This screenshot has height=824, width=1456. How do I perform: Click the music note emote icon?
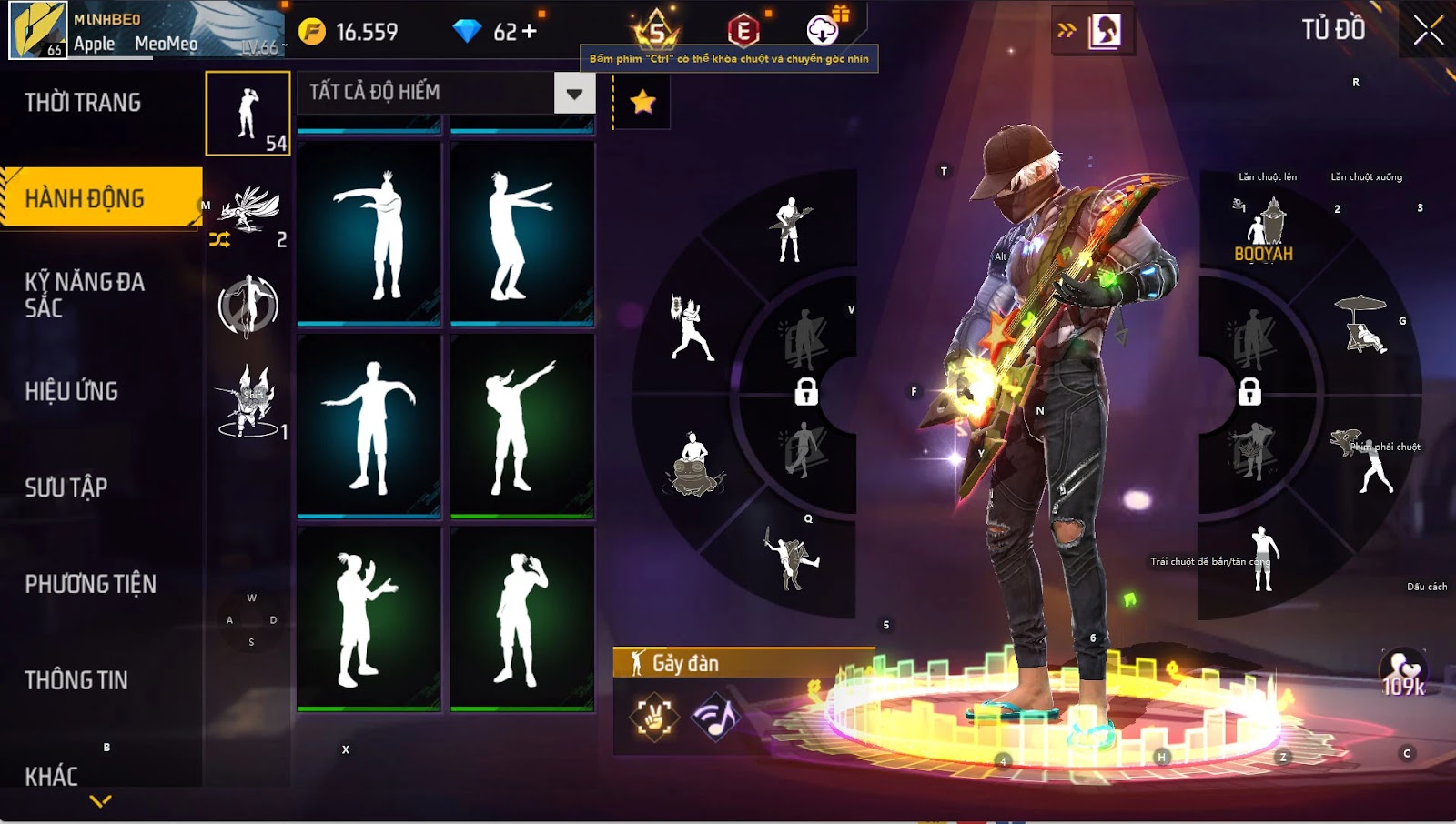pos(715,718)
